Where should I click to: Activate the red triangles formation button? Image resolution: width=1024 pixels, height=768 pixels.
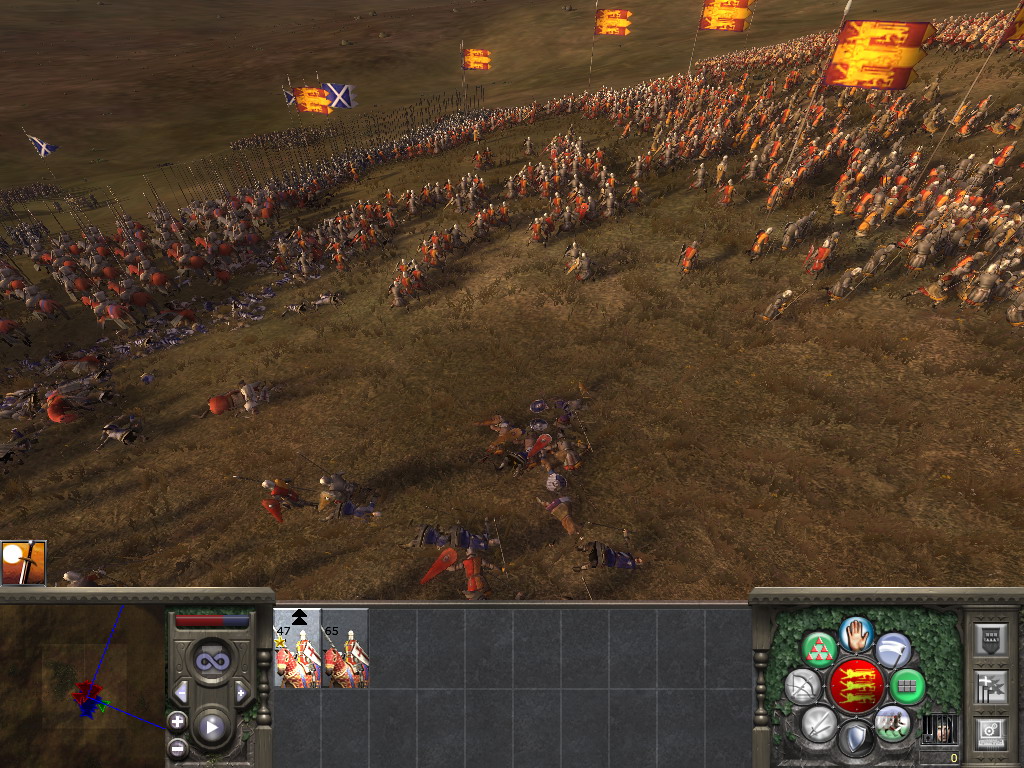tap(820, 649)
